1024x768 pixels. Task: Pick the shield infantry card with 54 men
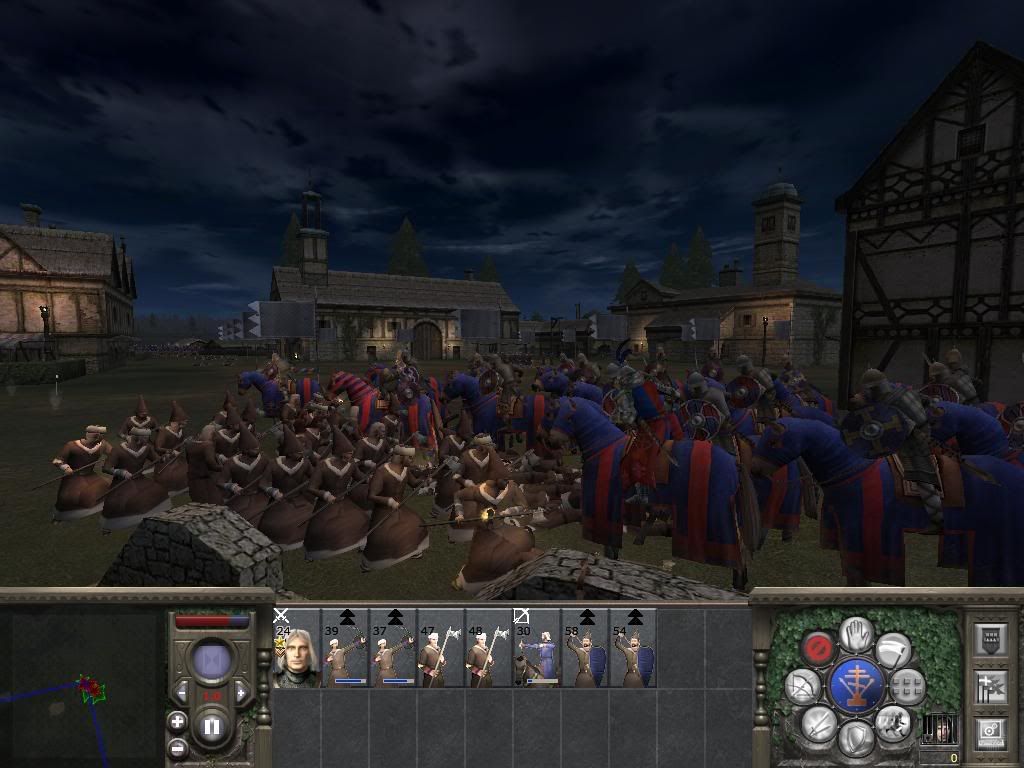pos(633,648)
